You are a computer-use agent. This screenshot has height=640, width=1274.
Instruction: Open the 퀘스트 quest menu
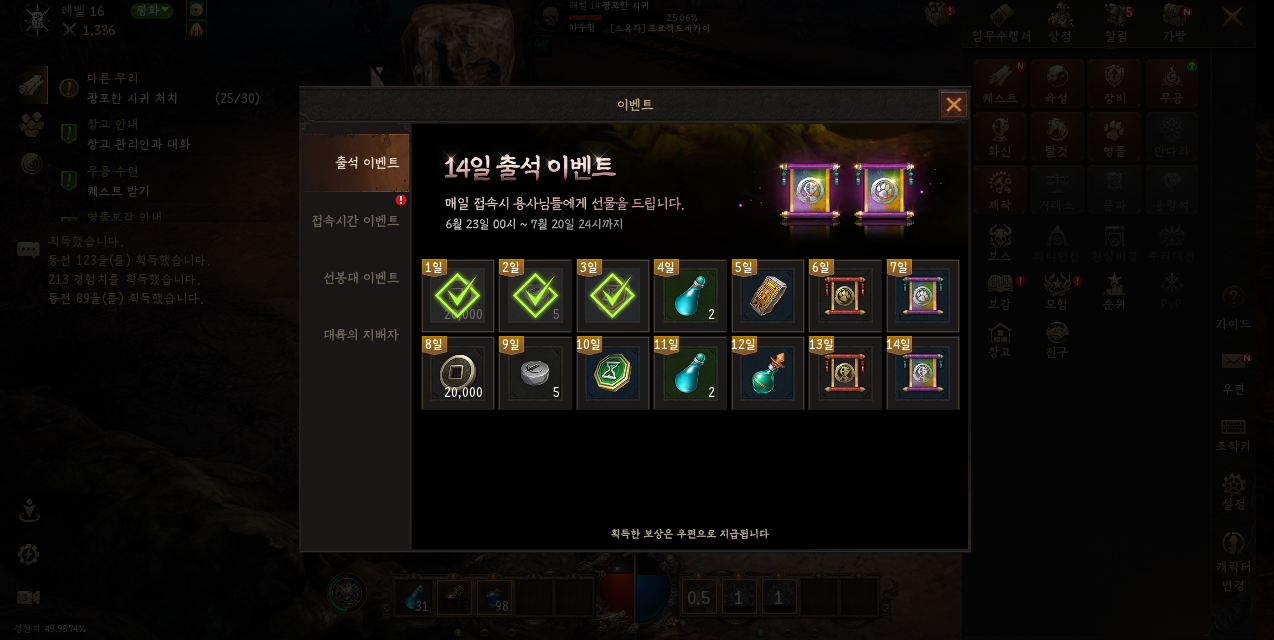point(1000,83)
